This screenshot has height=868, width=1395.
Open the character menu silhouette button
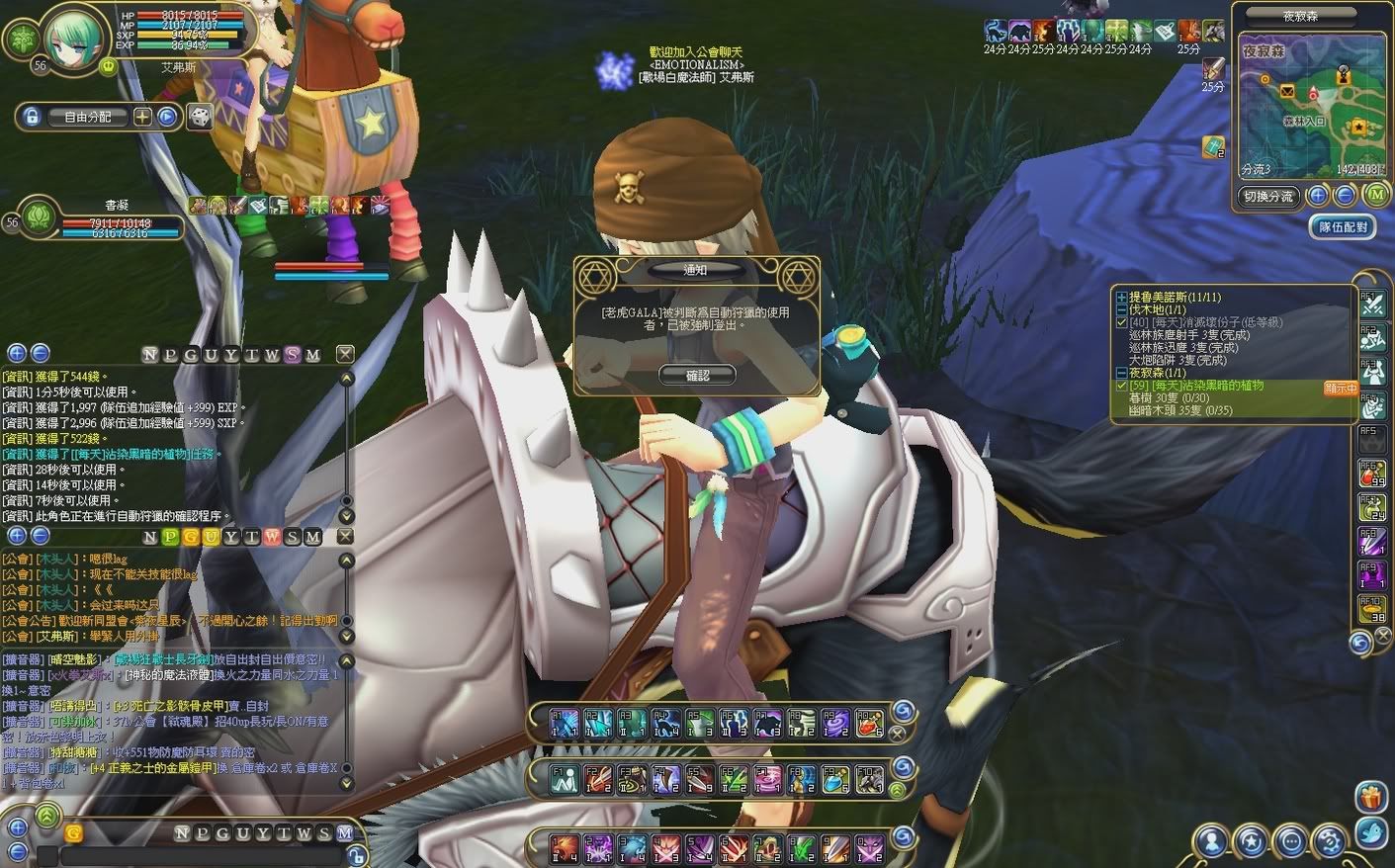click(x=1212, y=841)
